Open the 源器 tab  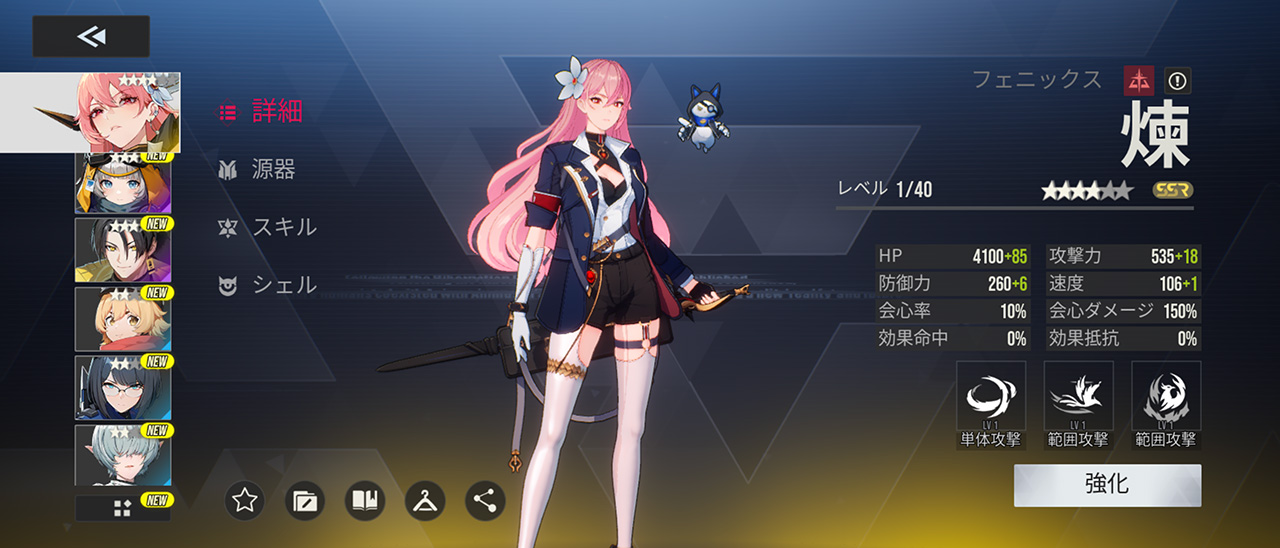coord(258,170)
